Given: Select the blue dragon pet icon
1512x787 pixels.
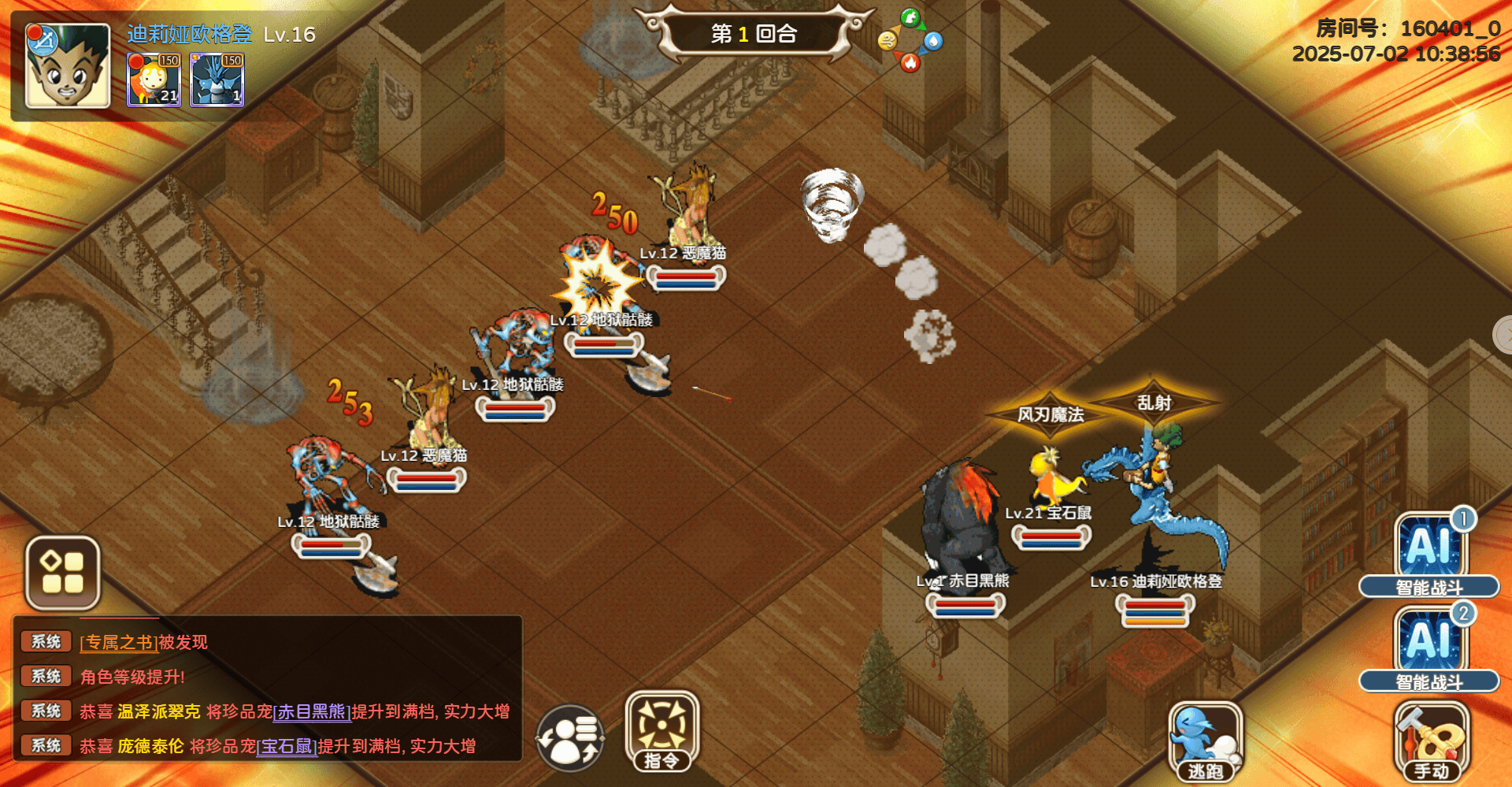Looking at the screenshot, I should tap(217, 79).
